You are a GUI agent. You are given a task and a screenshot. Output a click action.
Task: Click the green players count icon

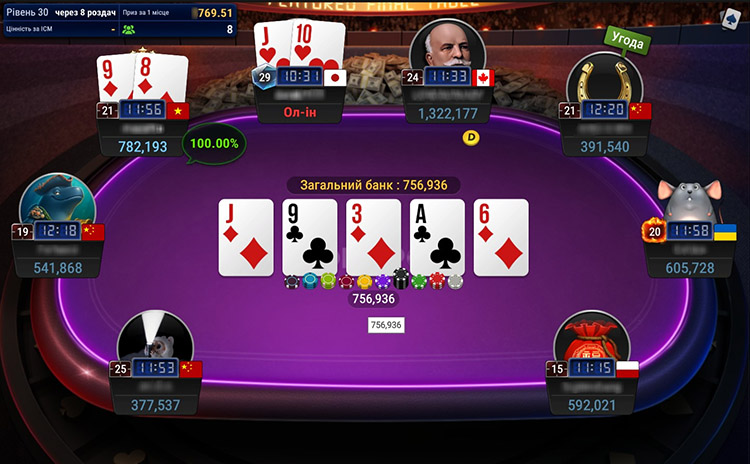pyautogui.click(x=128, y=29)
